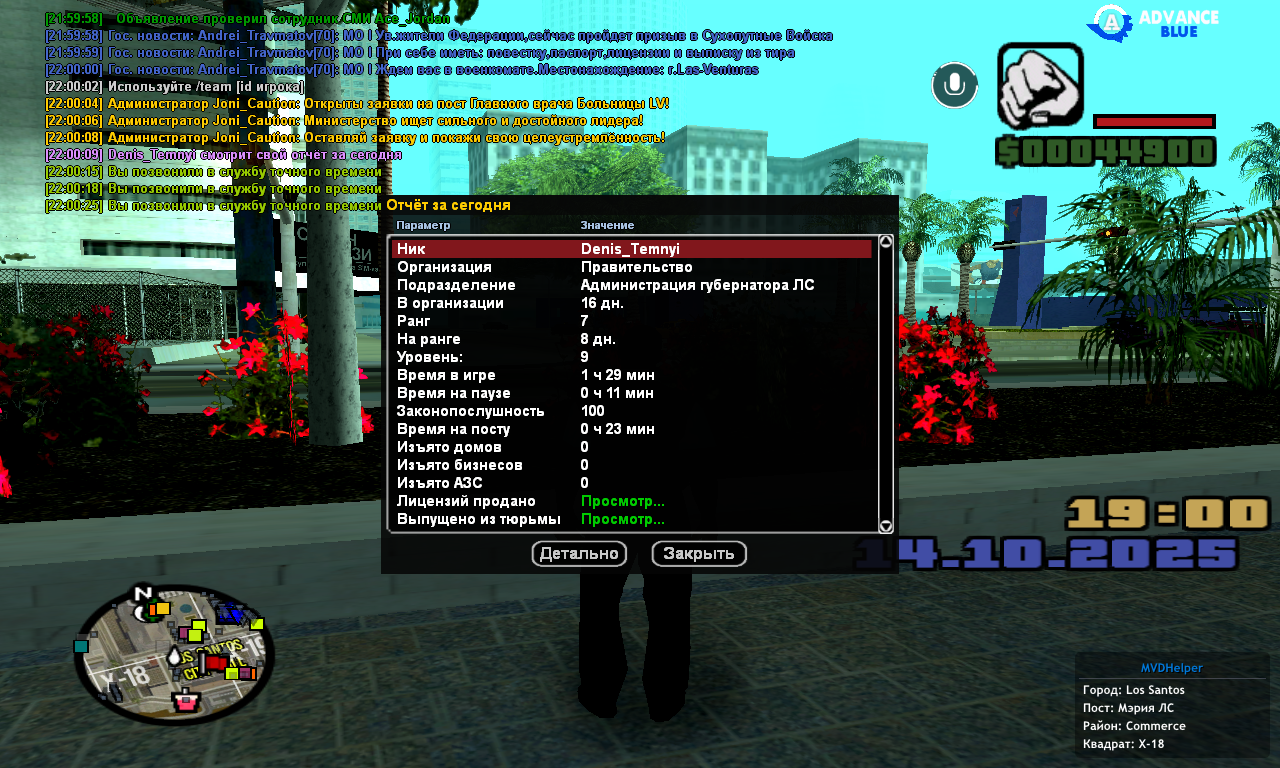Viewport: 1280px width, 768px height.
Task: Toggle the microphone voice chat icon
Action: coord(954,85)
